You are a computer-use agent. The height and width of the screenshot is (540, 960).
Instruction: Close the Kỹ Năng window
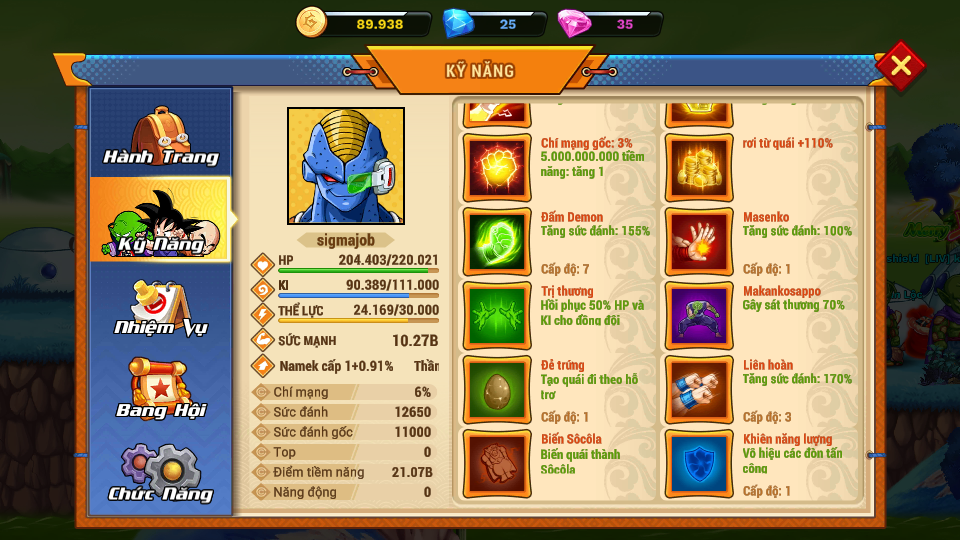tap(900, 66)
